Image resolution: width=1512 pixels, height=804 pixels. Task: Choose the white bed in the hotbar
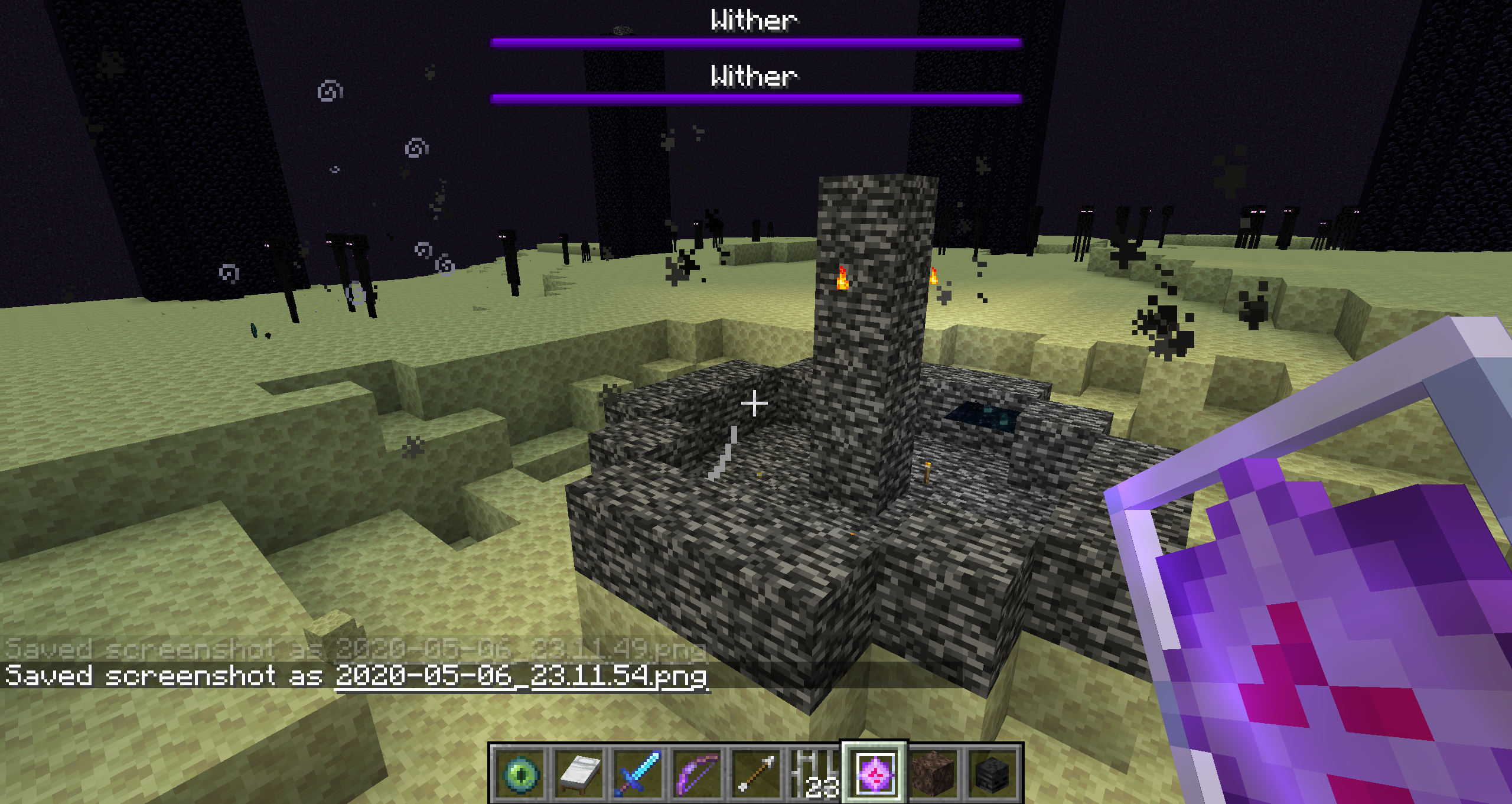coord(579,773)
